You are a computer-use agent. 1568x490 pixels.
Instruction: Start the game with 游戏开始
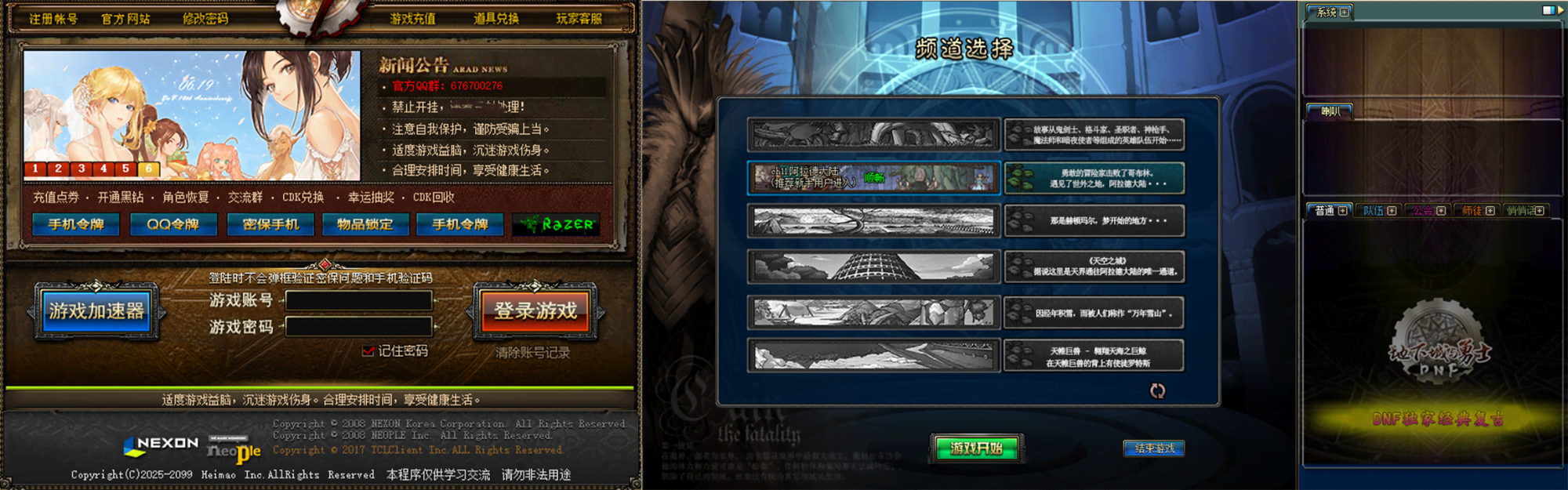(x=976, y=448)
